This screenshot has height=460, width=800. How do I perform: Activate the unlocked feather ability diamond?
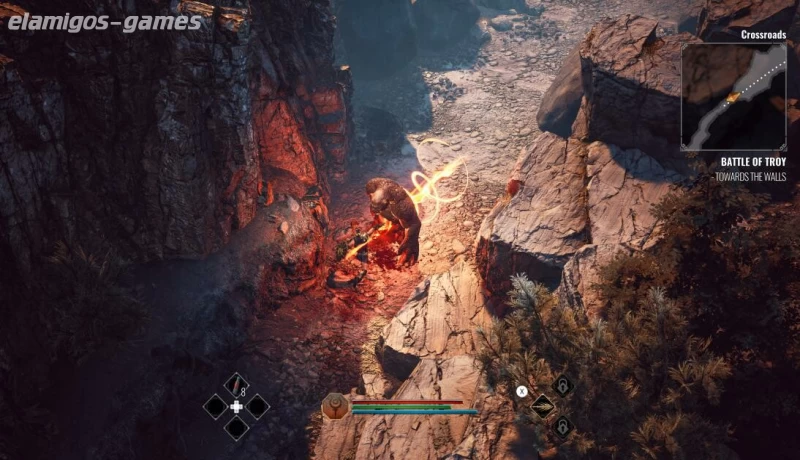click(x=542, y=406)
